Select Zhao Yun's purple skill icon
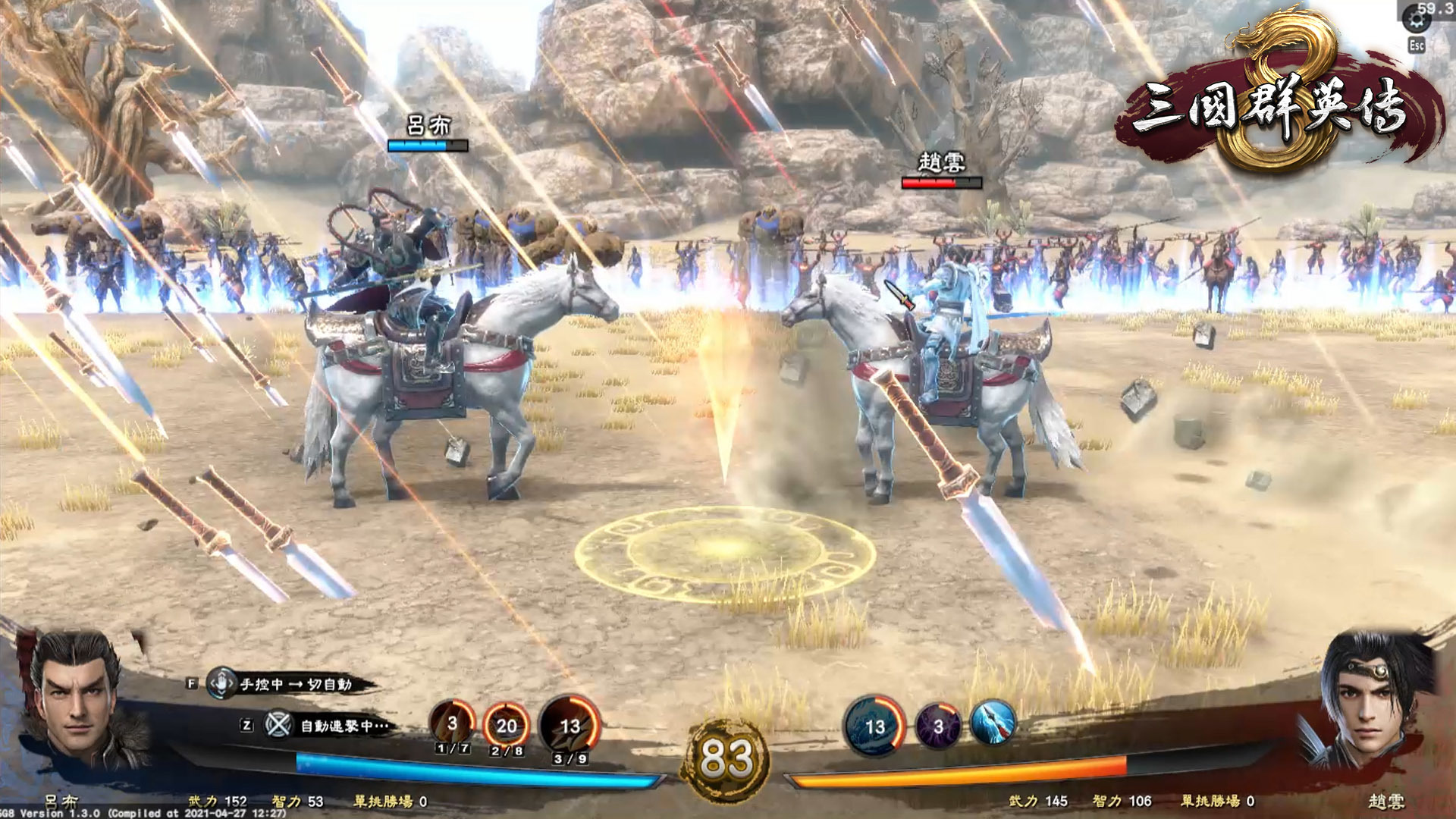Screen dimensions: 1456x819 tap(938, 726)
